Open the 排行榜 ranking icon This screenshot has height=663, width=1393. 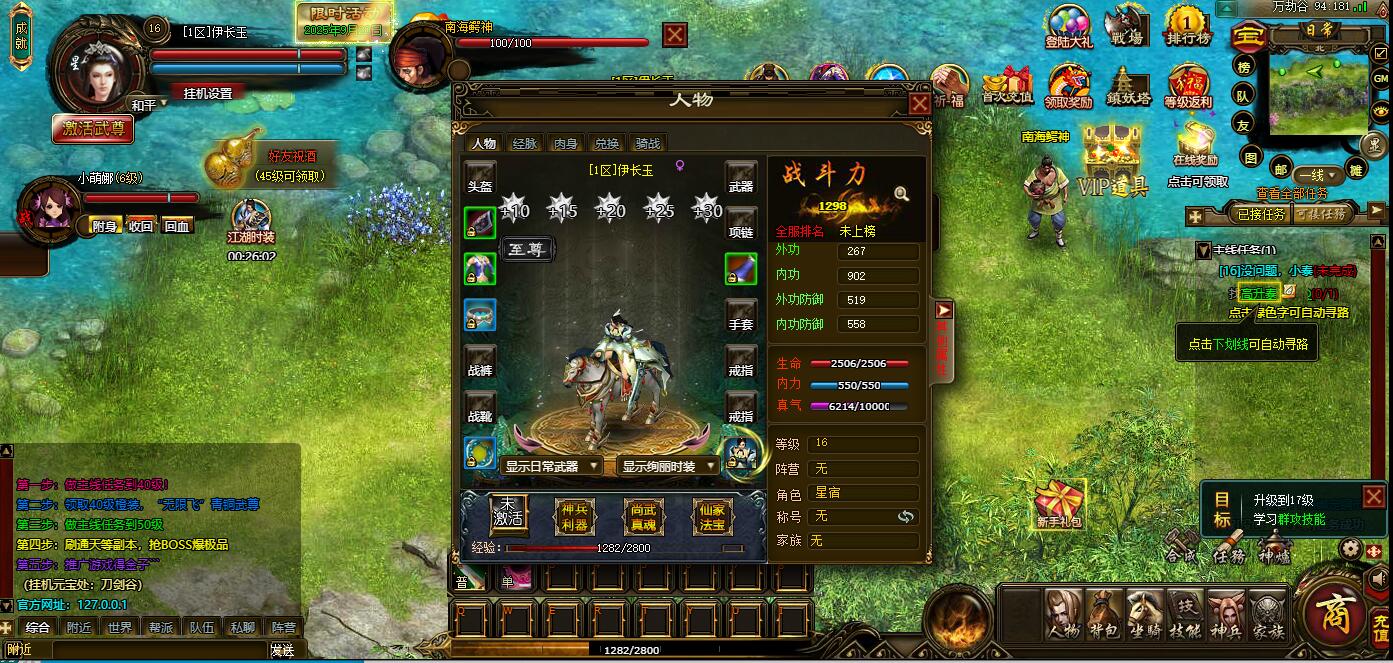pyautogui.click(x=1188, y=27)
